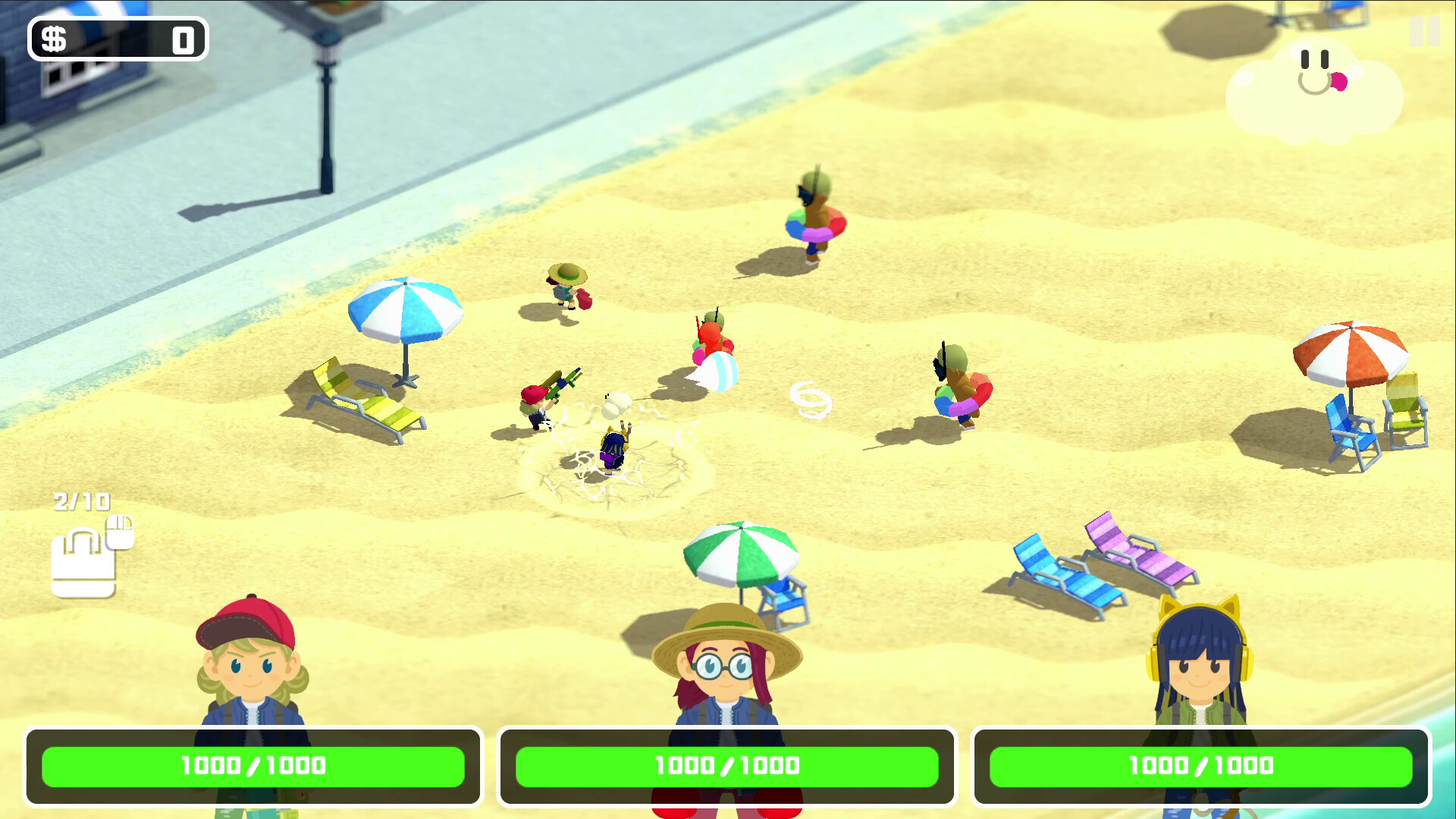Select the right character's health bar panel
The width and height of the screenshot is (1456, 819).
coord(1200,767)
